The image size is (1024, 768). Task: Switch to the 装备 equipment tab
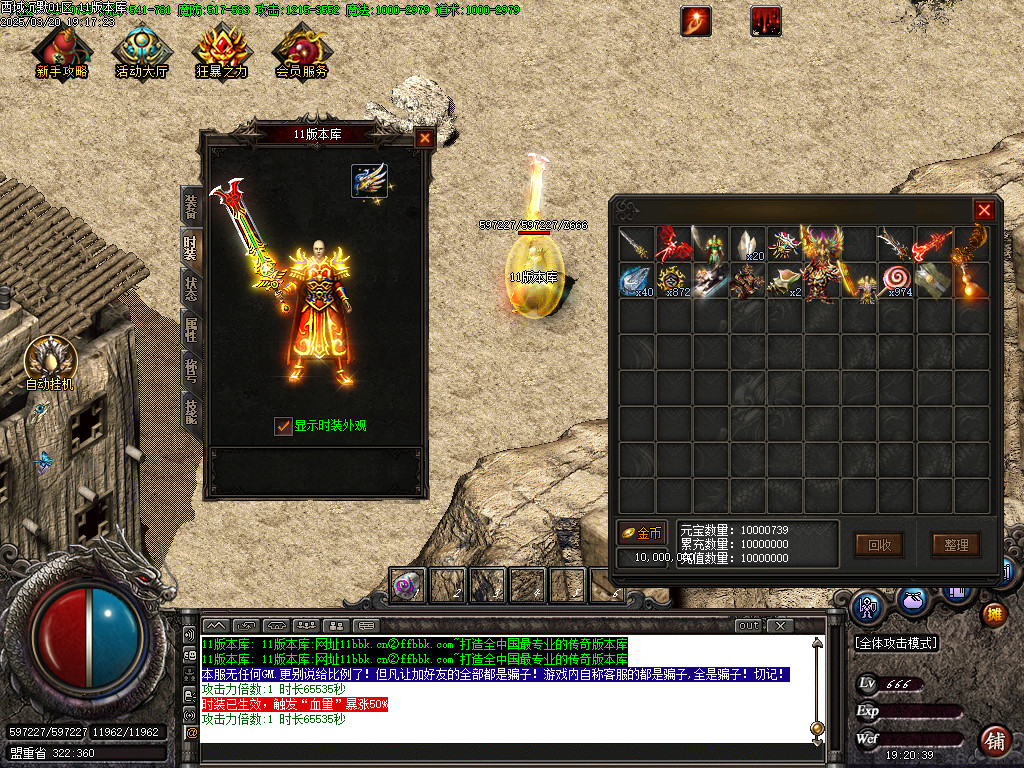click(190, 206)
